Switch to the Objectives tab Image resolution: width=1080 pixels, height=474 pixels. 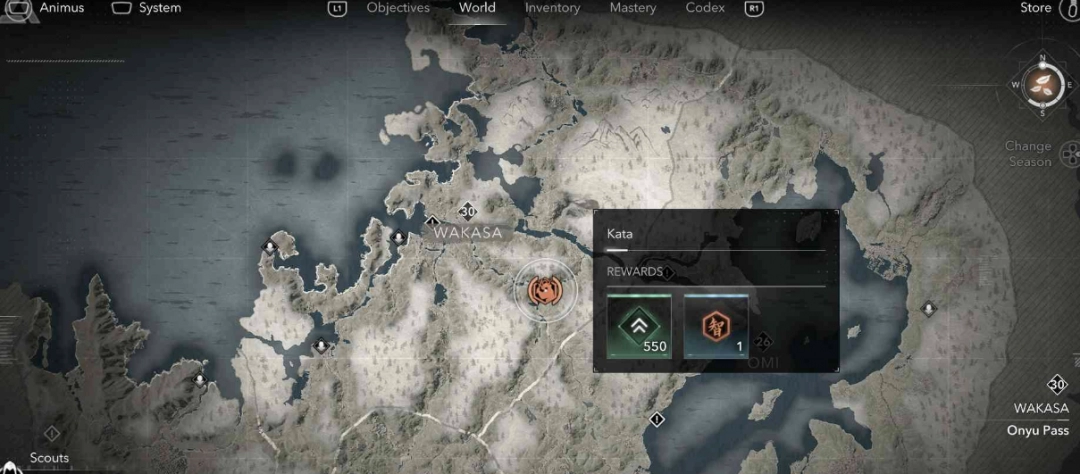click(398, 8)
